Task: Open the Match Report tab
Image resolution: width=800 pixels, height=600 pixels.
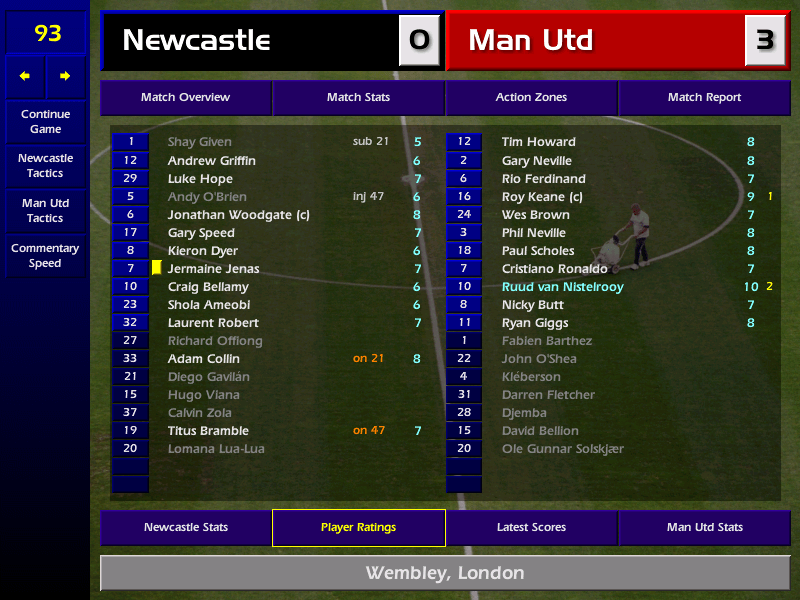Action: tap(704, 98)
